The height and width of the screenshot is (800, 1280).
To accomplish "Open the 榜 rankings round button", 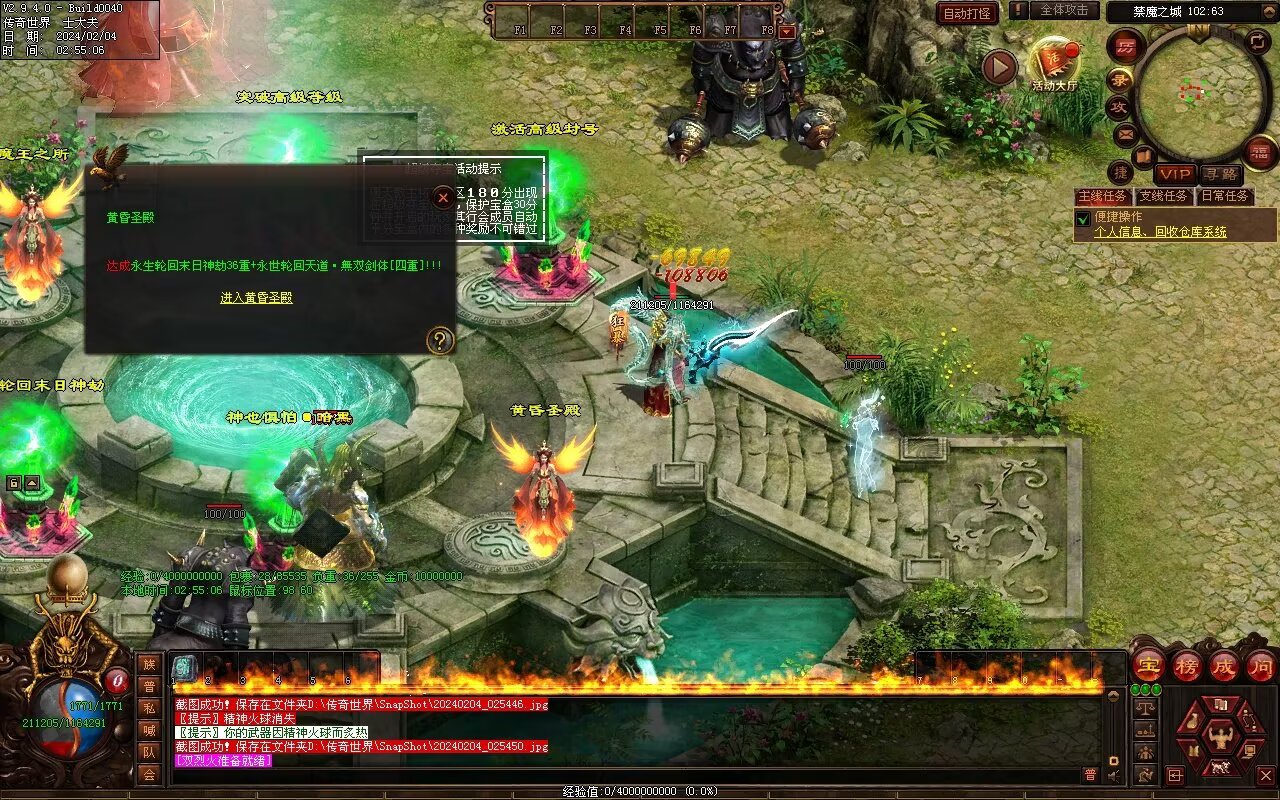I will tap(1187, 664).
